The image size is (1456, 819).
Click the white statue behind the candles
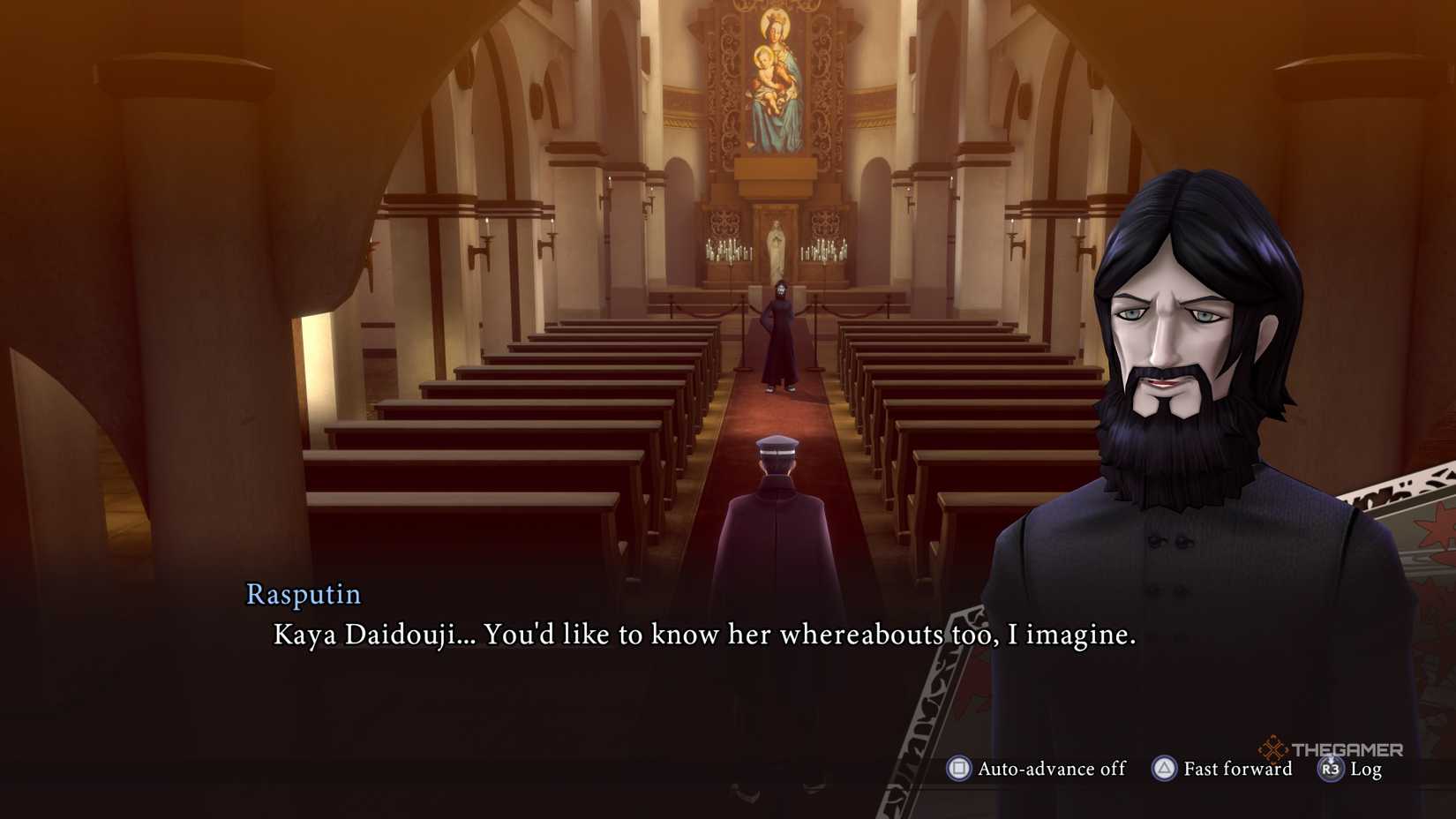point(778,245)
